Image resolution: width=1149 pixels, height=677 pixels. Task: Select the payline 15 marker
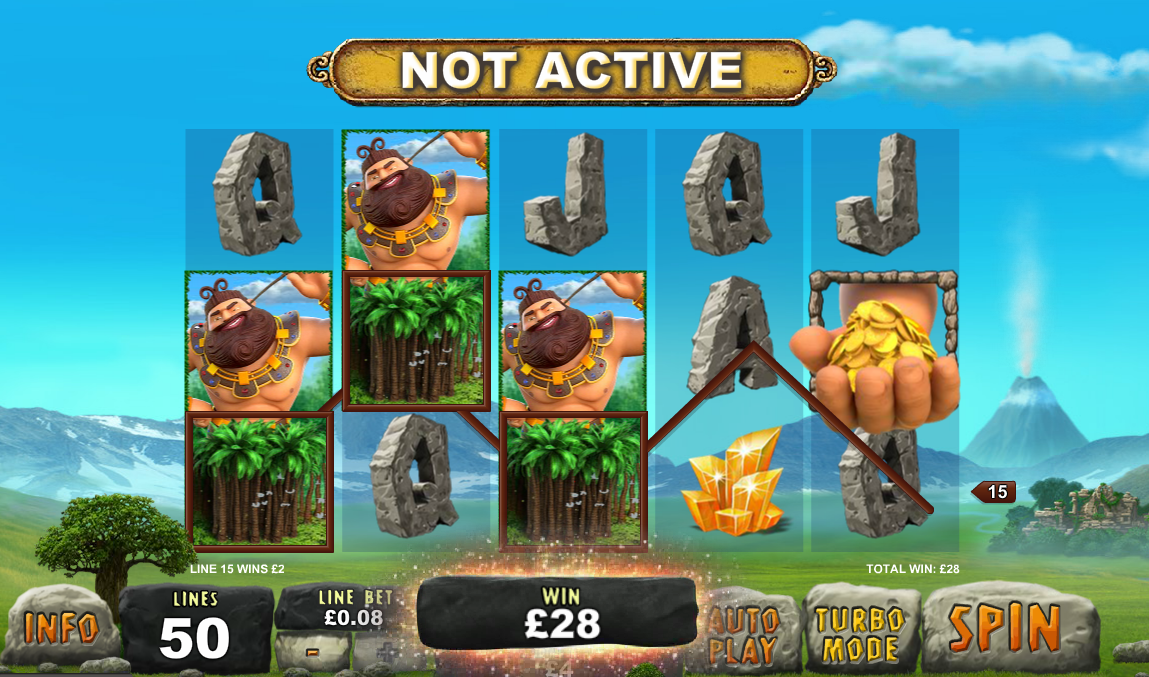click(995, 492)
